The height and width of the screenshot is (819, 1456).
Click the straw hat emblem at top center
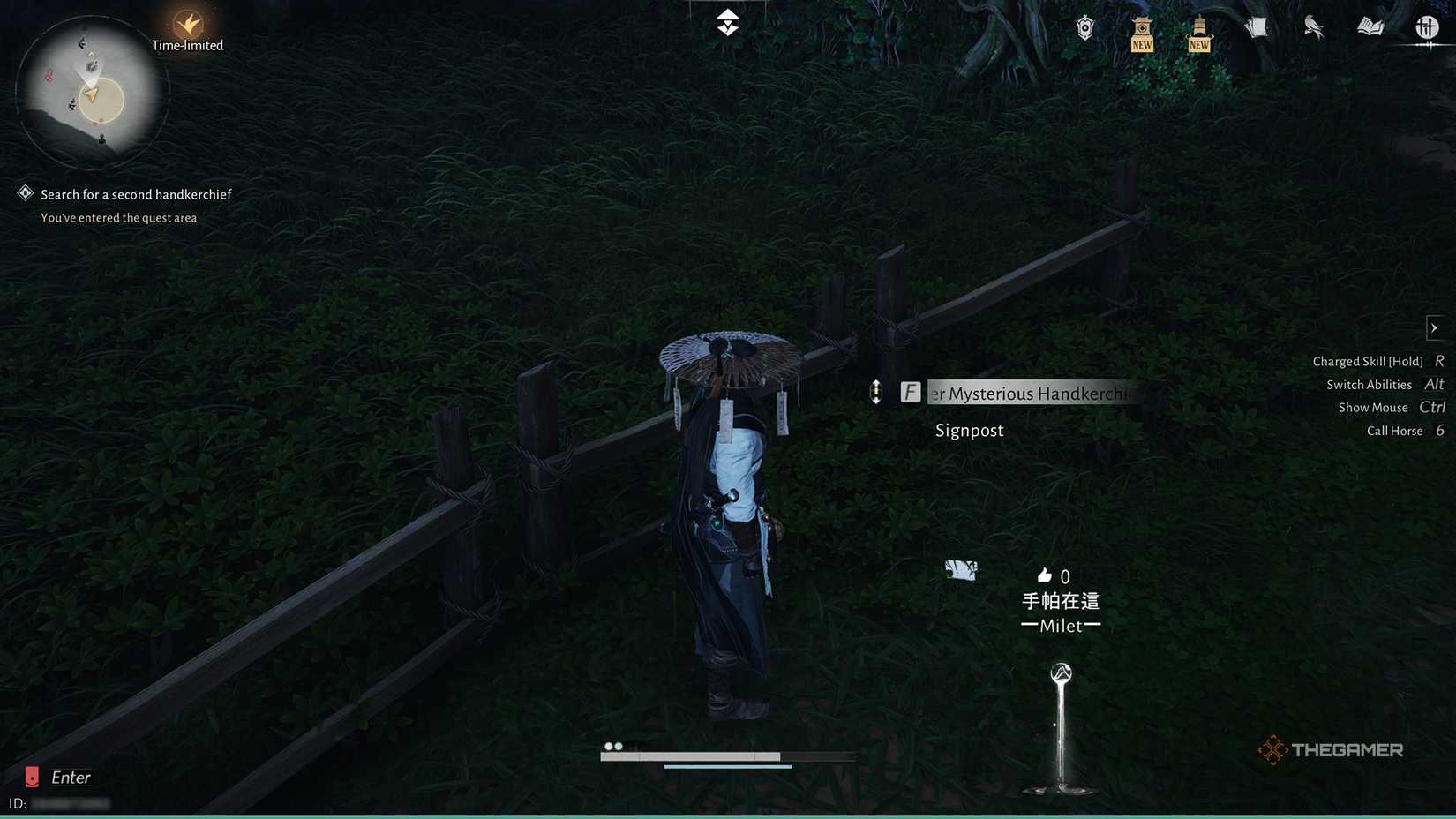726,22
